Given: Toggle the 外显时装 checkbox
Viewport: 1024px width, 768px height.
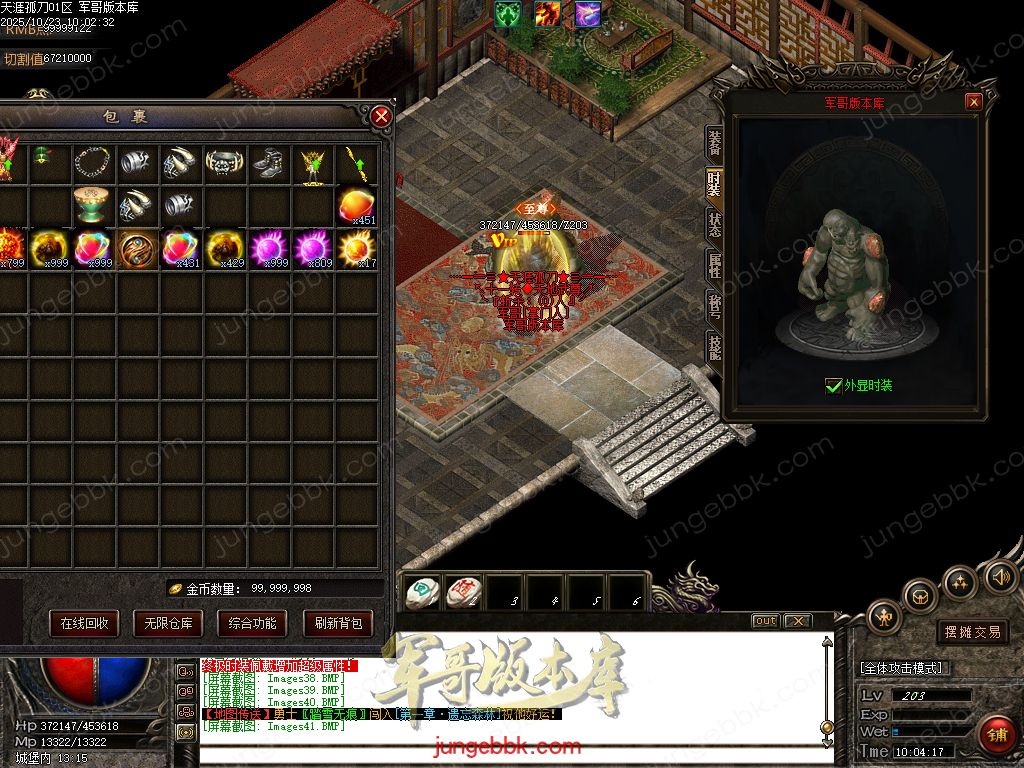Looking at the screenshot, I should click(x=833, y=385).
